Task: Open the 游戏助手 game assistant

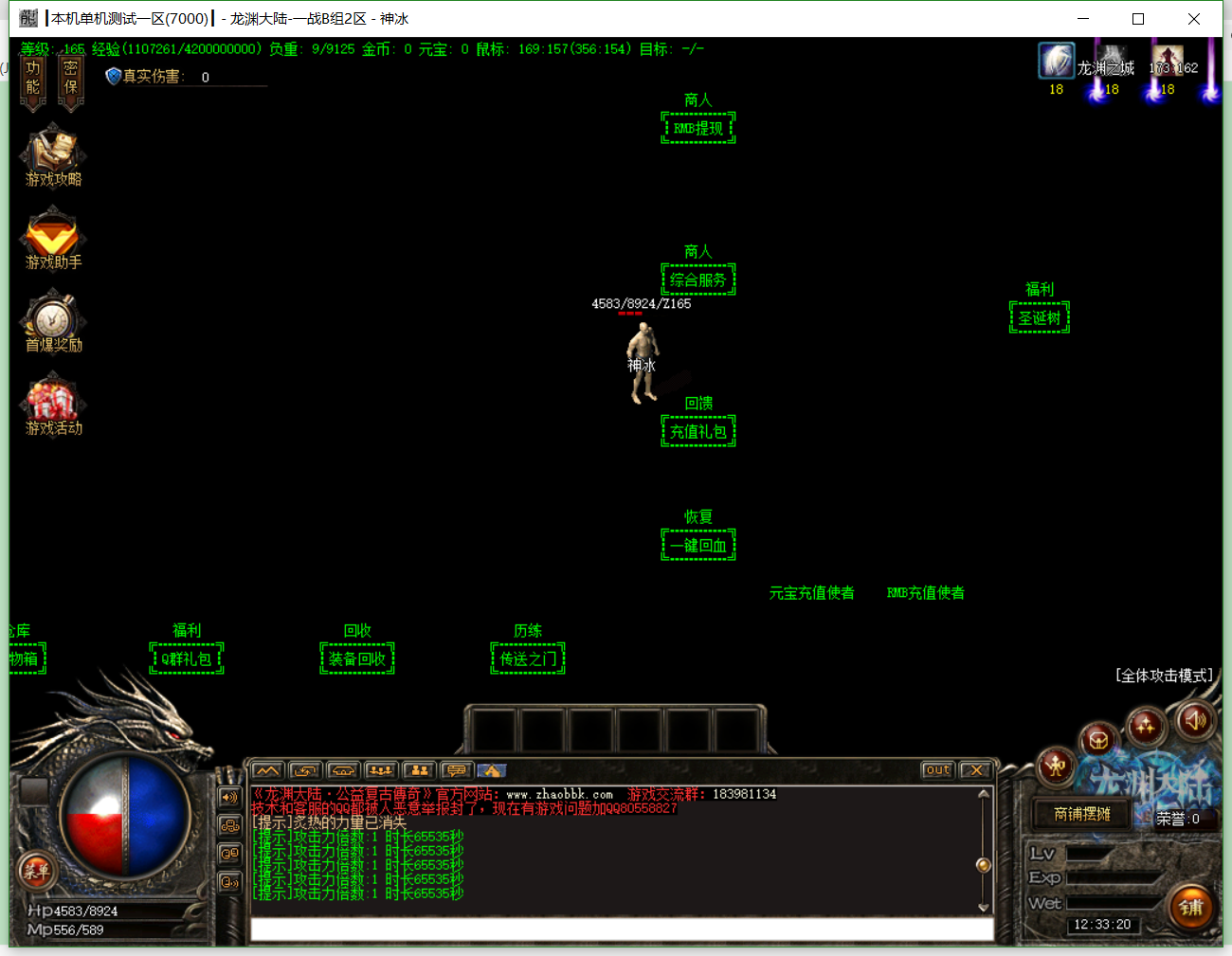Action: tap(53, 239)
